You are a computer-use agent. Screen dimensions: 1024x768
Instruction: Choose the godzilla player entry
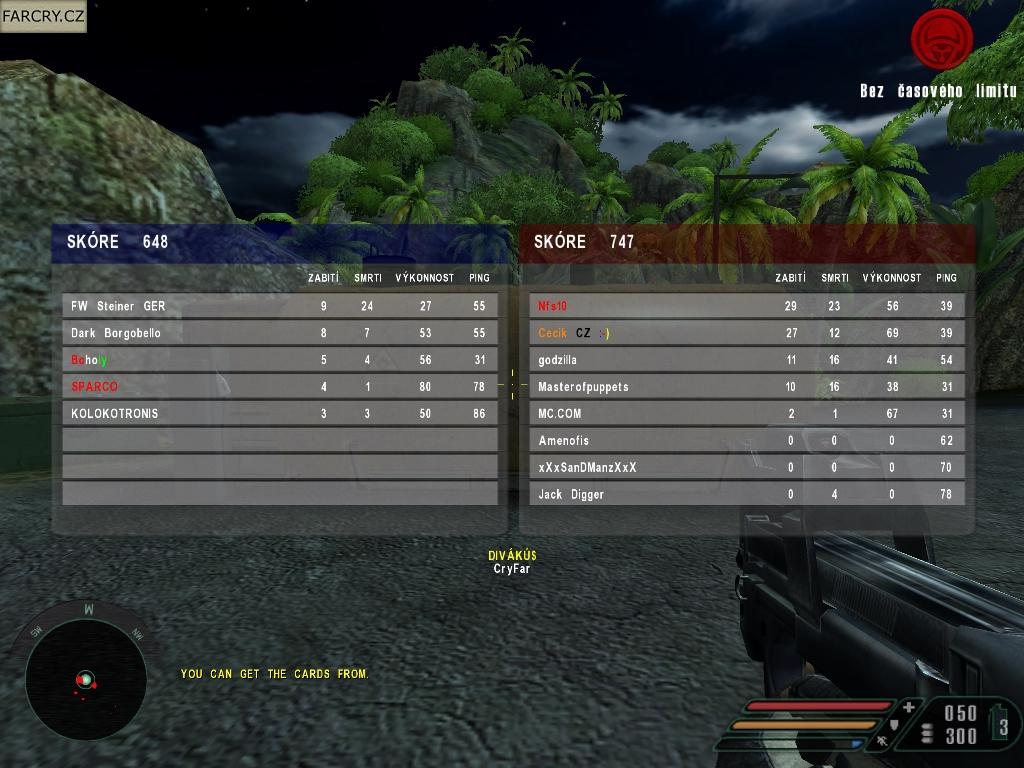click(x=746, y=360)
